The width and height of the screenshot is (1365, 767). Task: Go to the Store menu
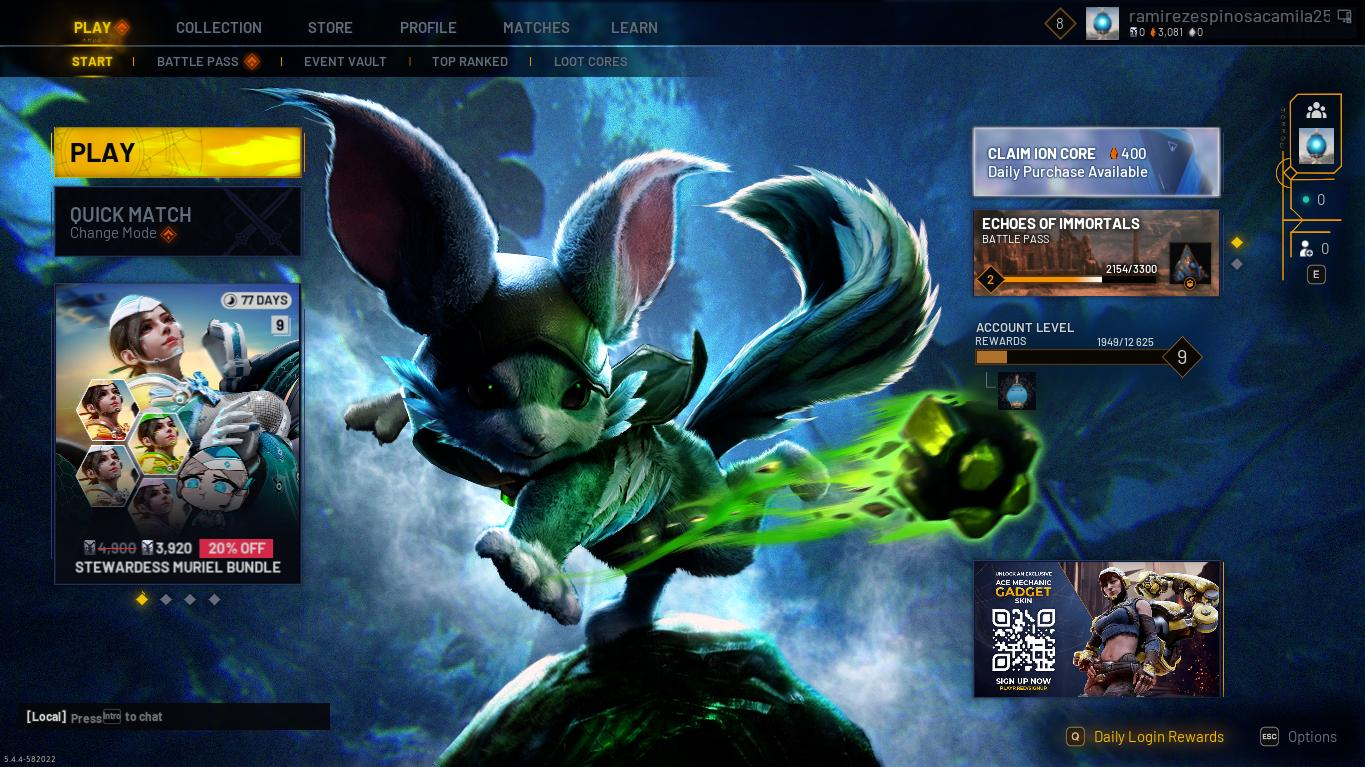[x=330, y=28]
